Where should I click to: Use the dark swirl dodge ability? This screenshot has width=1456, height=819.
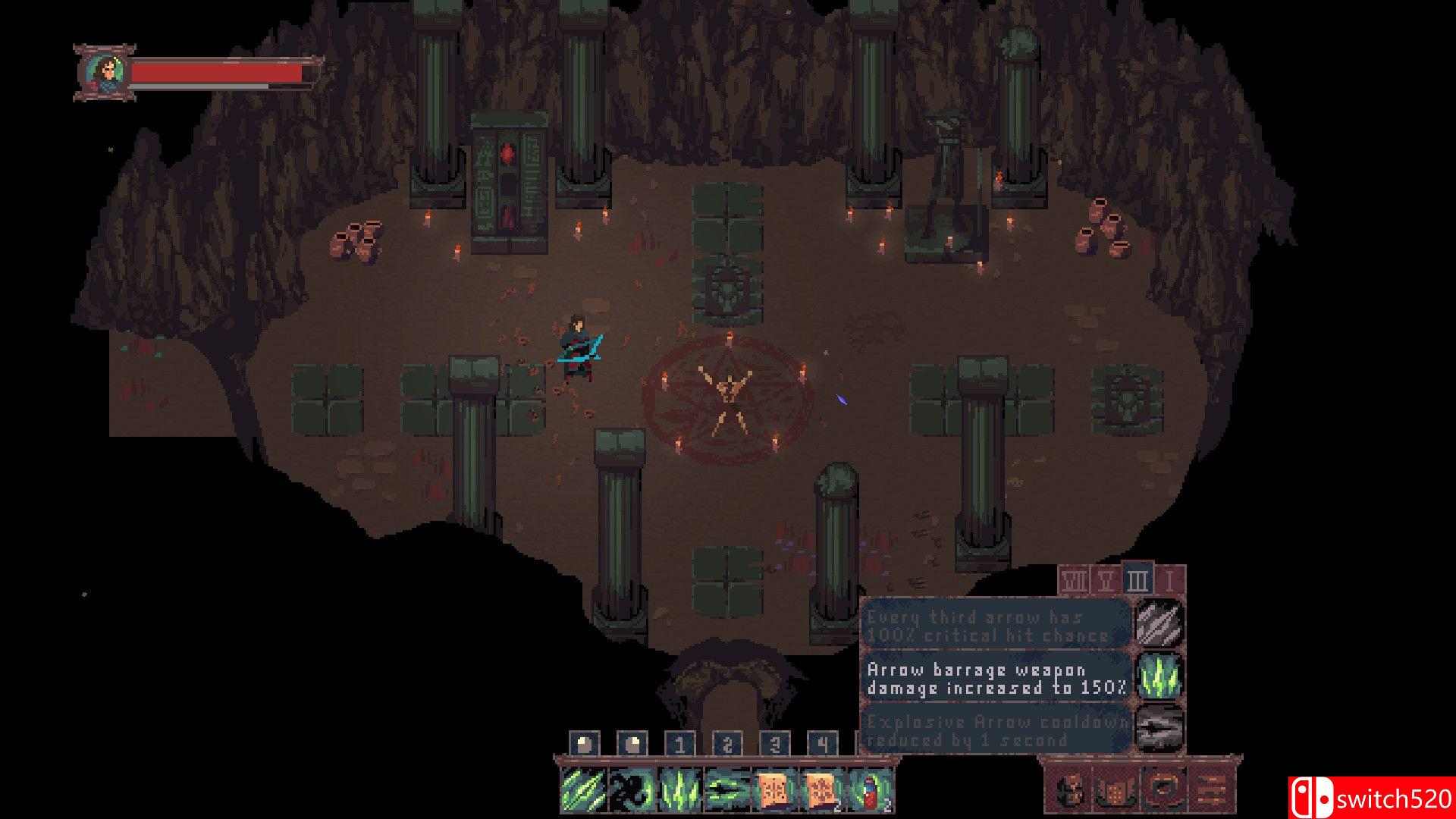(x=631, y=789)
